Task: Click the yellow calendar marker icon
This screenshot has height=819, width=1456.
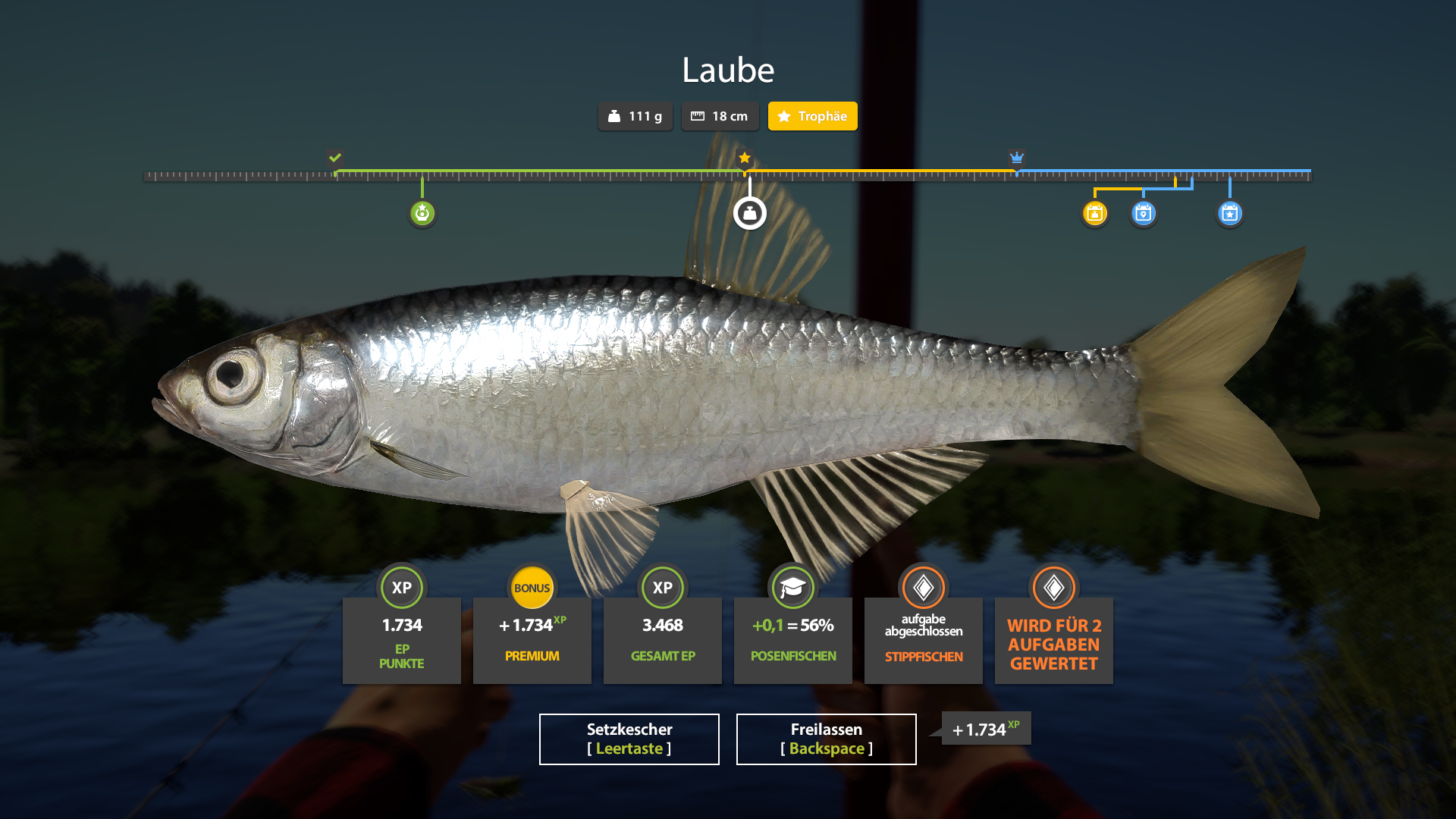Action: click(x=1094, y=213)
